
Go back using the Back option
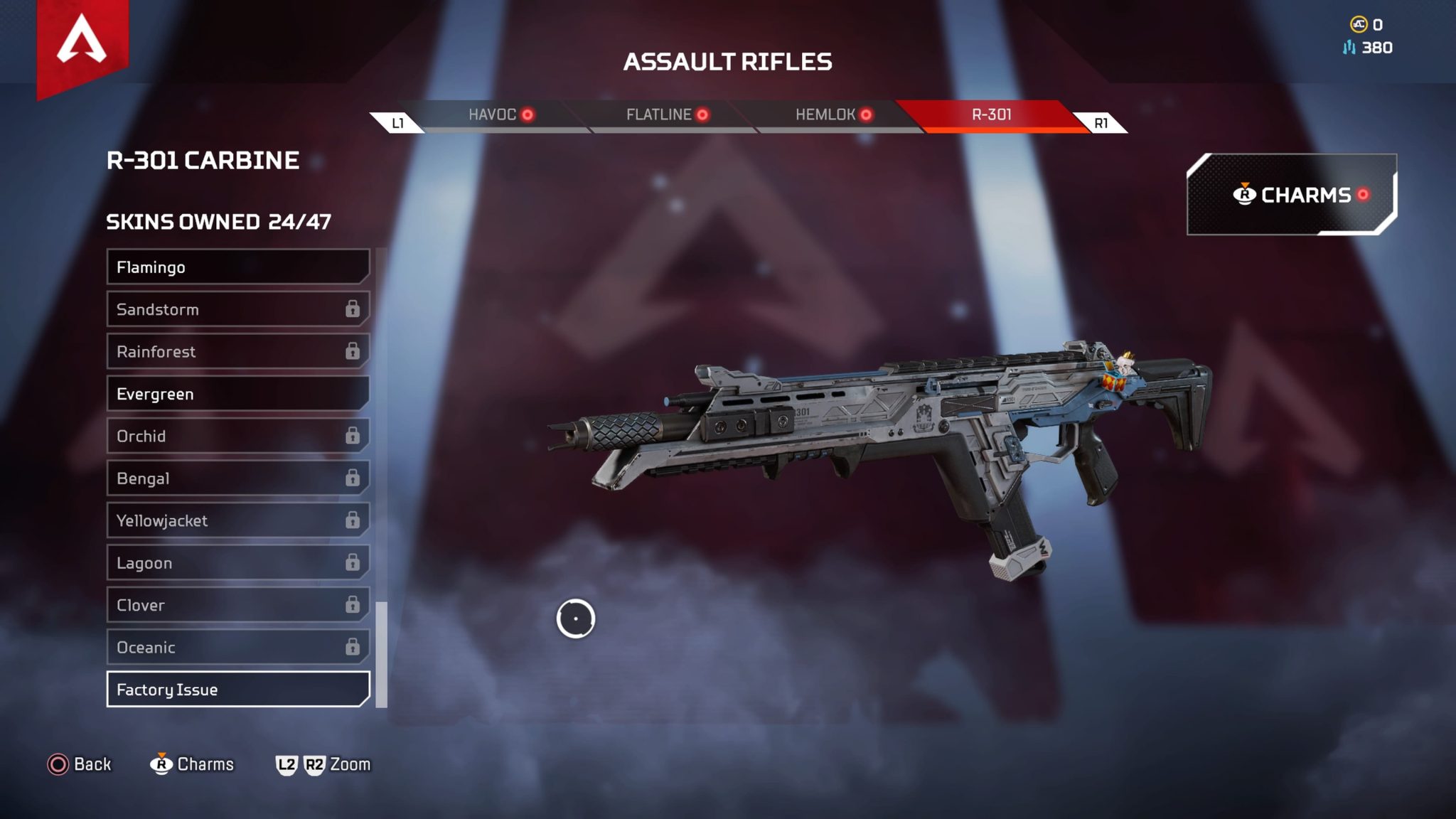[80, 764]
